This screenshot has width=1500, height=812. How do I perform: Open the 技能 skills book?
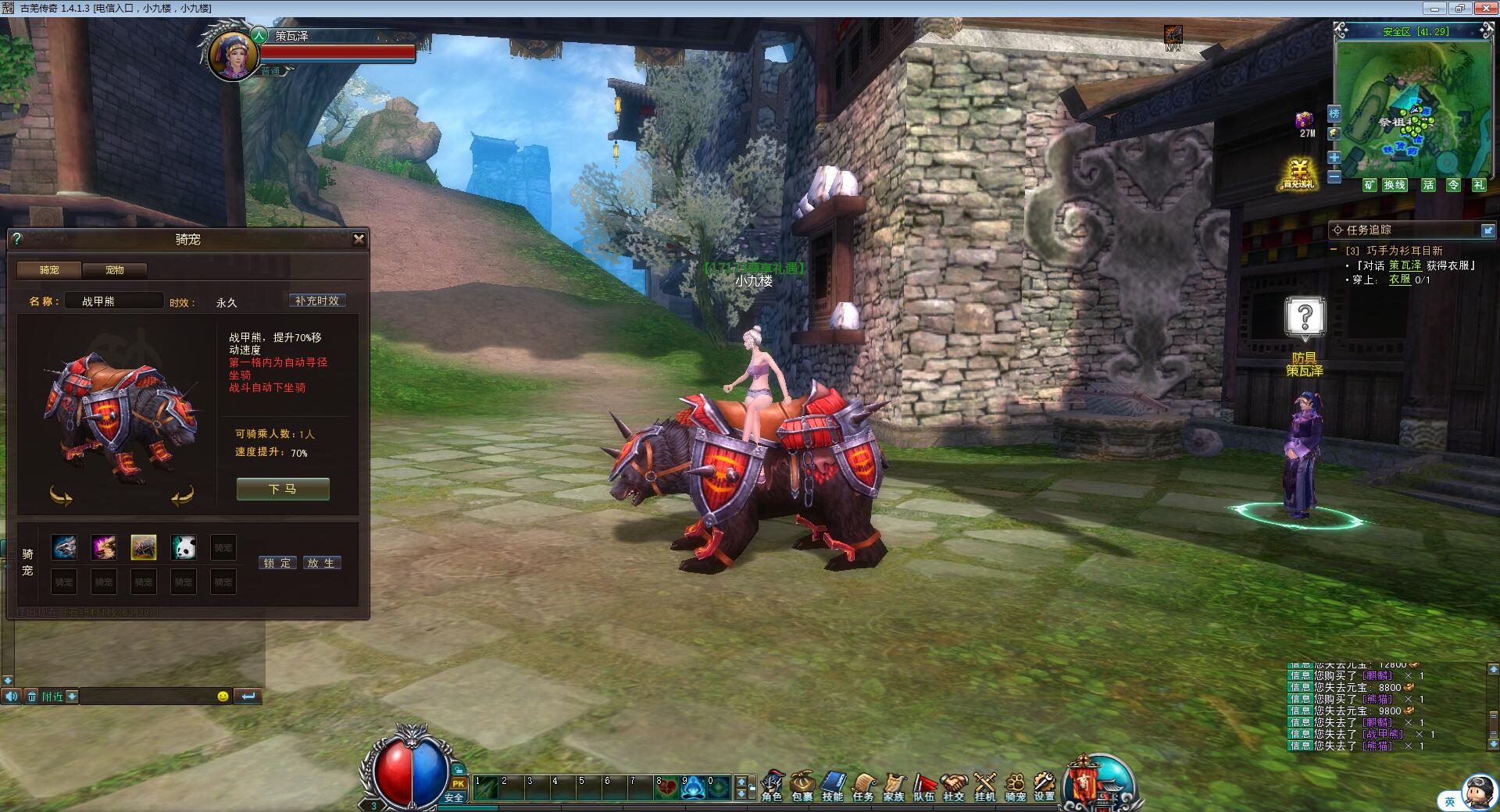(833, 785)
